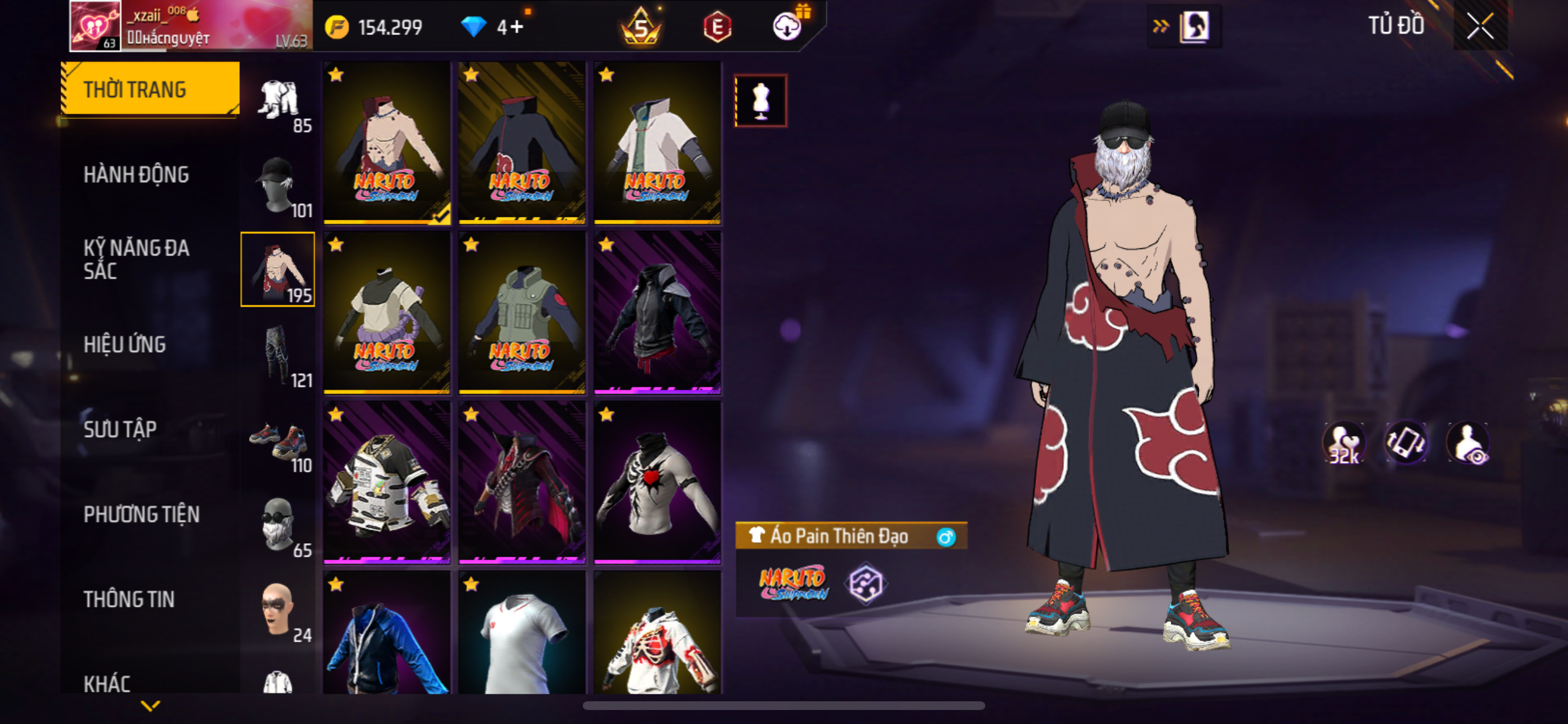The width and height of the screenshot is (1568, 724).
Task: Switch to the face mask category
Action: point(278,525)
